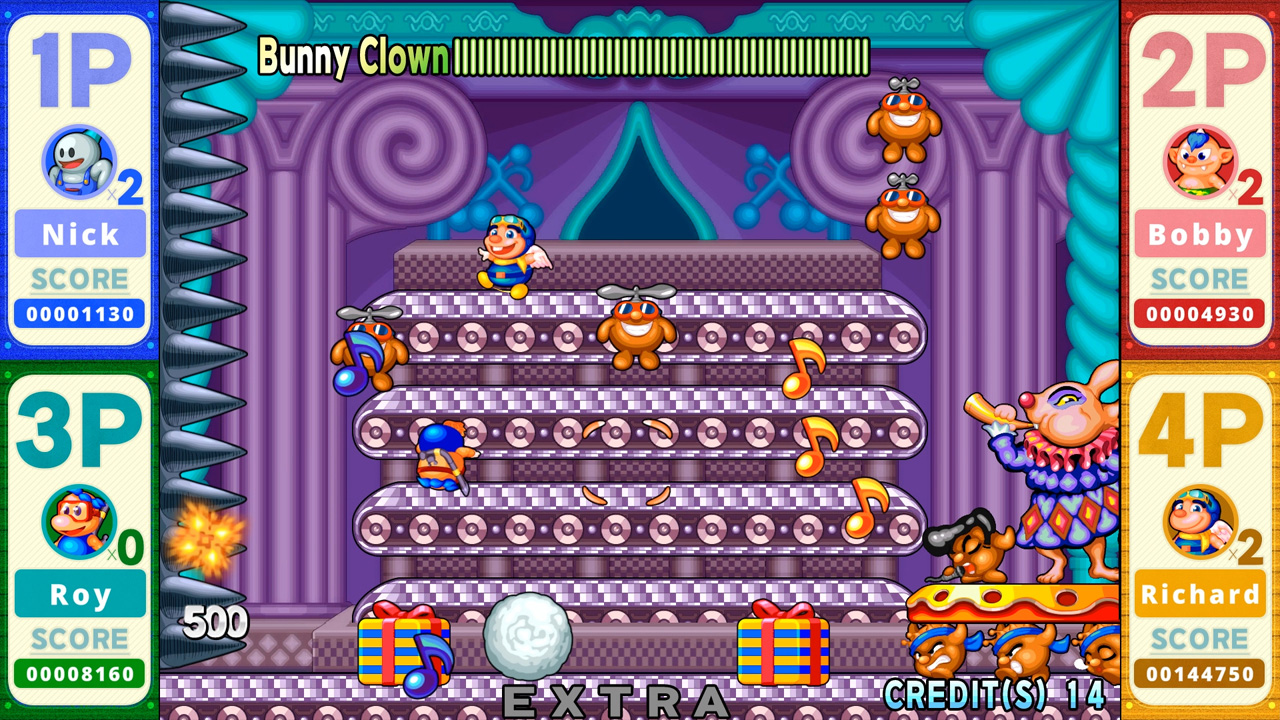The height and width of the screenshot is (720, 1280).
Task: Click the SCORE link under Nick
Action: pos(78,279)
